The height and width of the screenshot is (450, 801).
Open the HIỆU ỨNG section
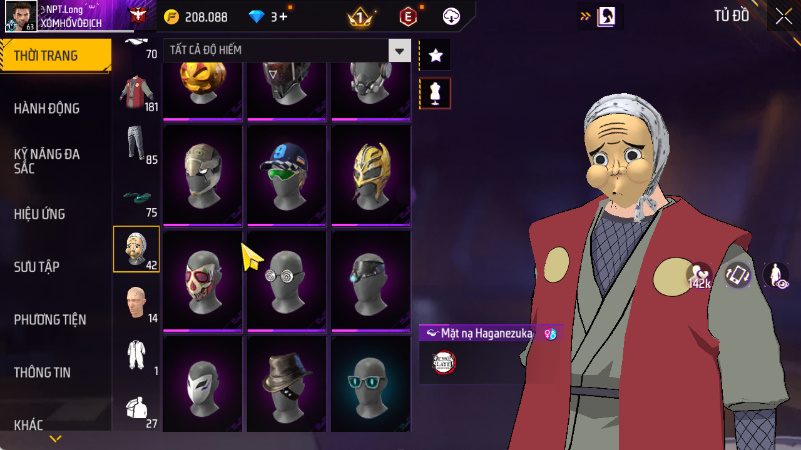tap(41, 213)
